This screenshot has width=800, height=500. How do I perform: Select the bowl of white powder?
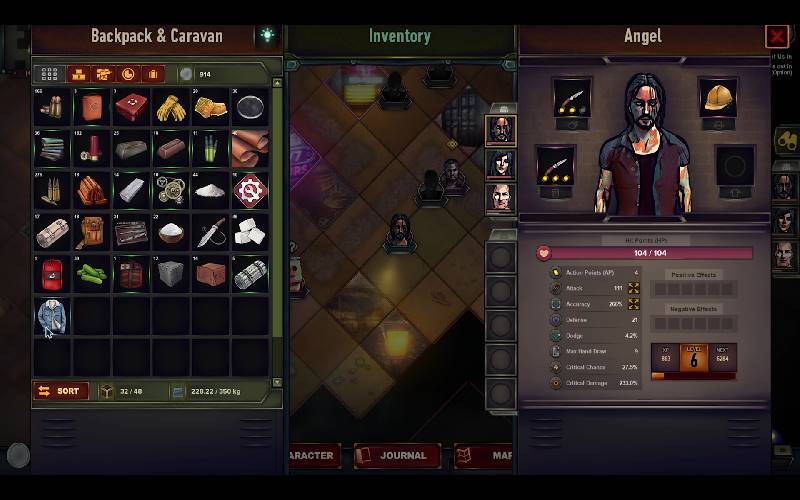click(x=172, y=232)
